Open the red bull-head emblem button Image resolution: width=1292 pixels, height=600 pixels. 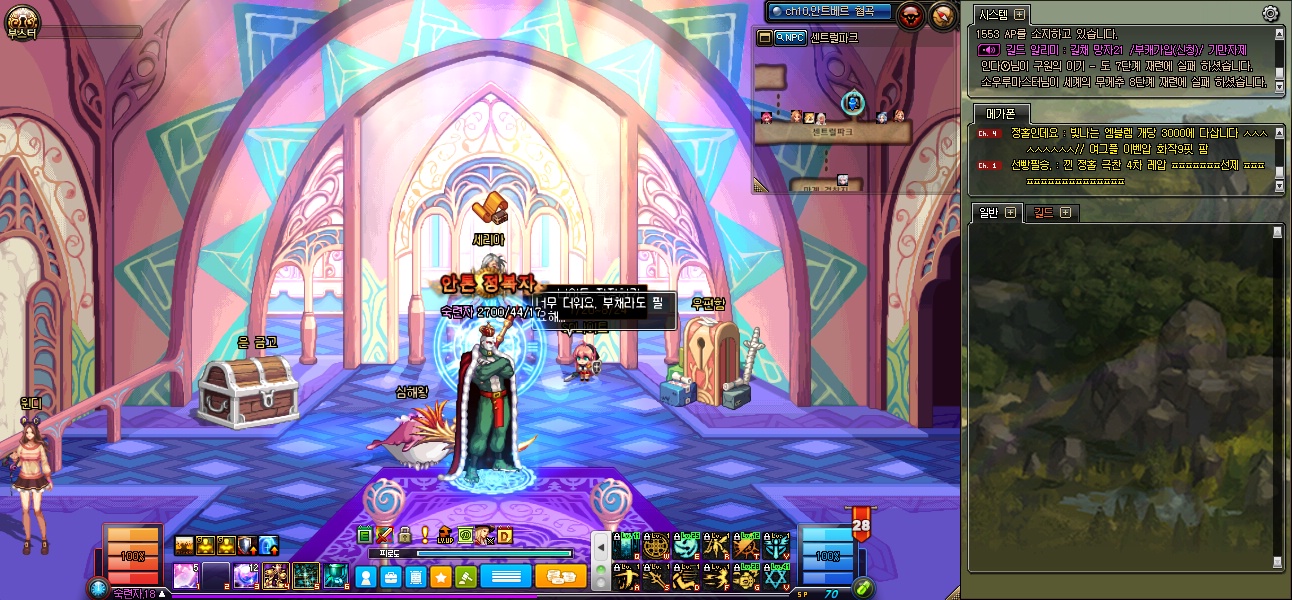tap(911, 14)
